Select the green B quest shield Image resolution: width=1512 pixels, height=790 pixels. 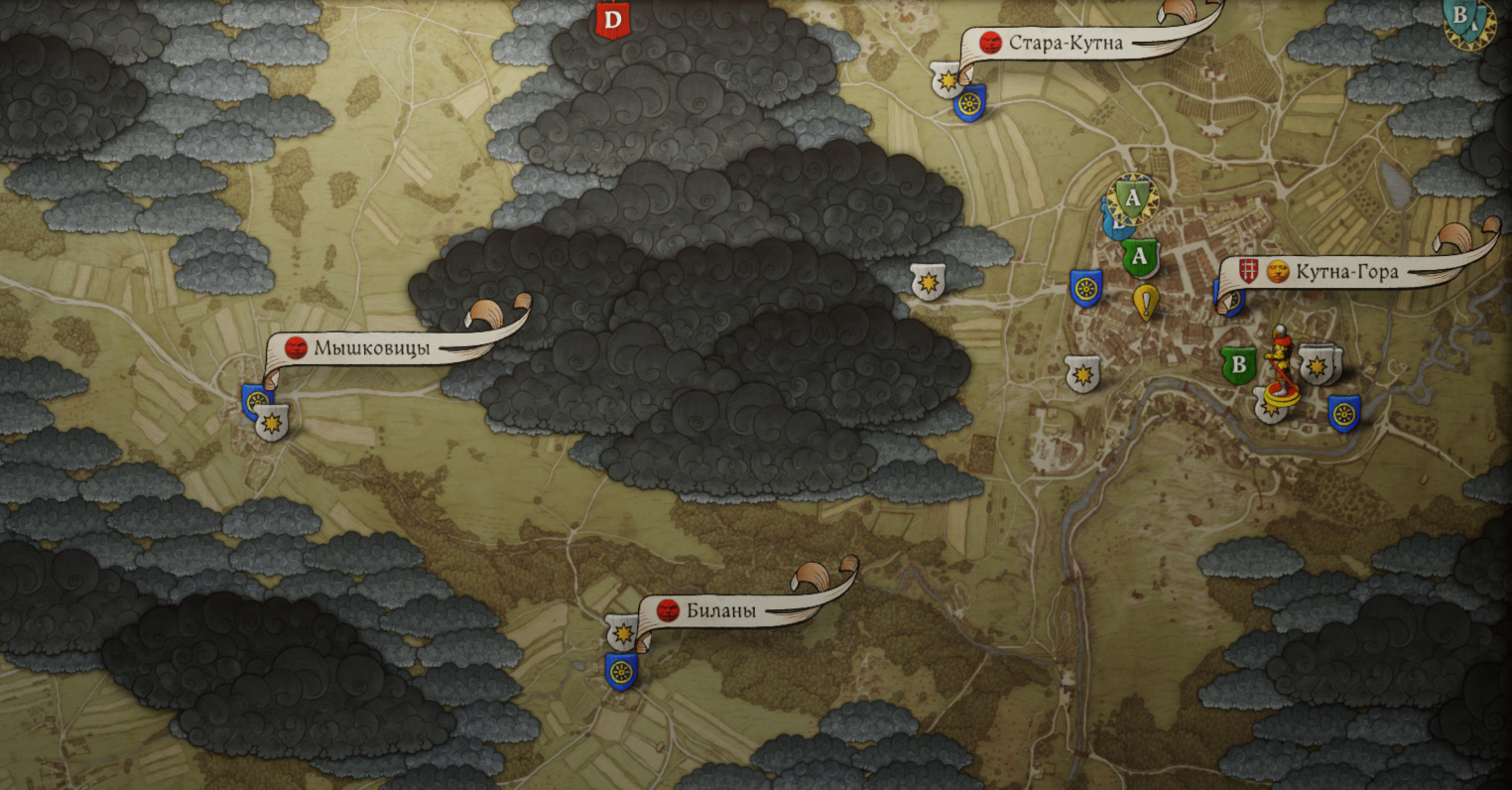click(1237, 364)
